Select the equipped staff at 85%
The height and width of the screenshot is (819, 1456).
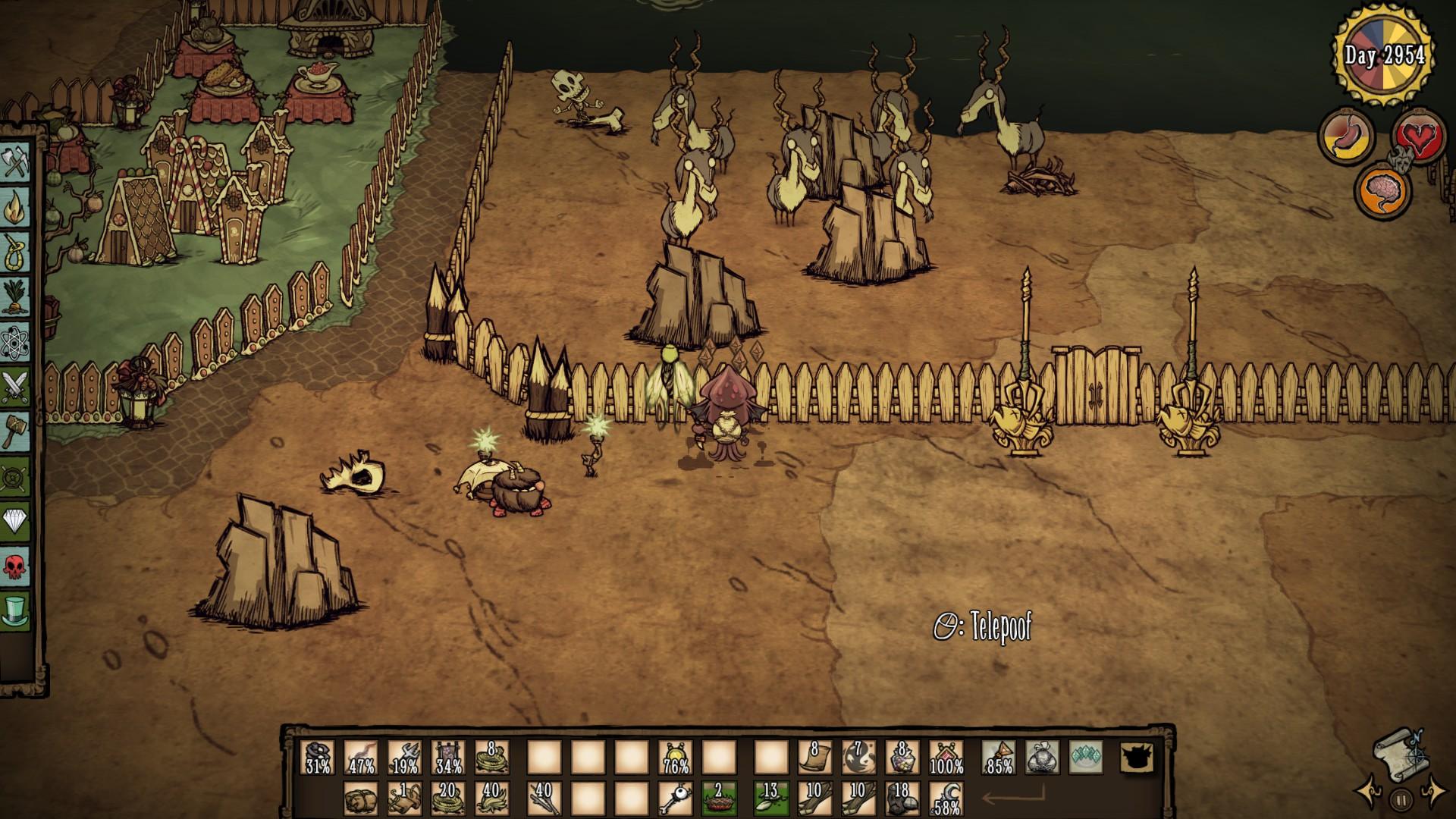999,757
